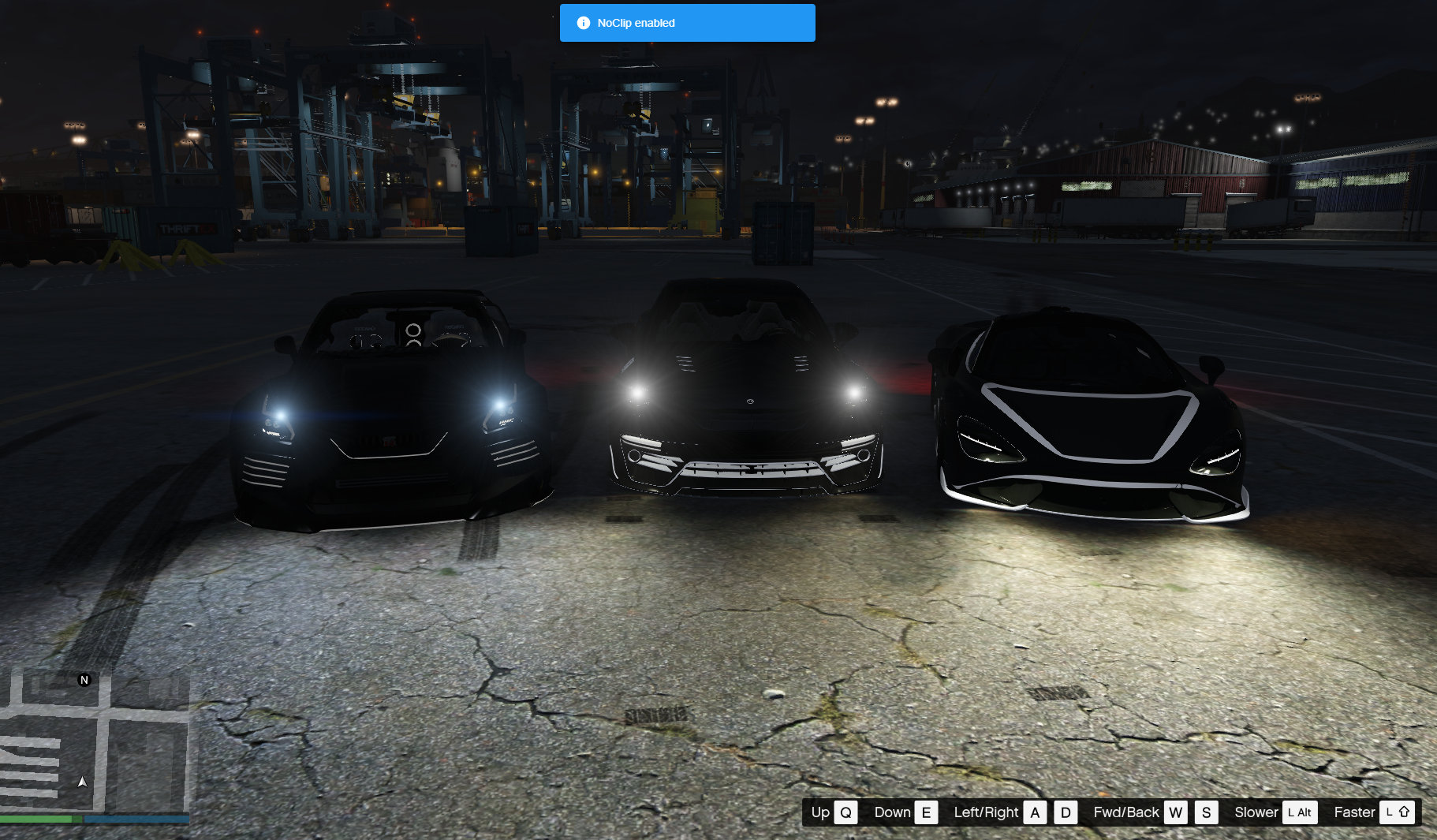This screenshot has height=840, width=1437.
Task: Select the Q keycap for the Up control
Action: pos(845,812)
